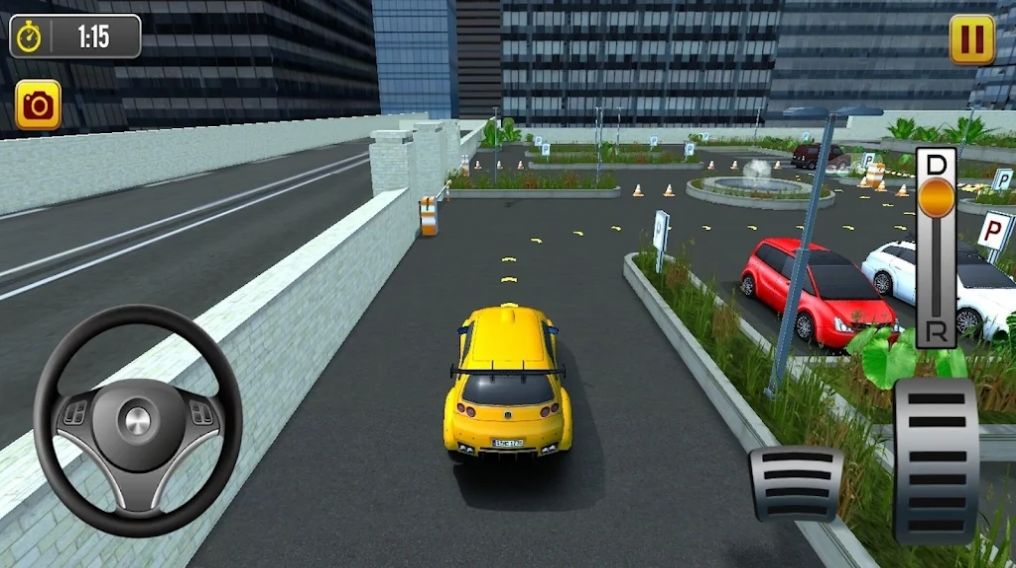
Task: Hit the brake pedal
Action: coord(796,484)
